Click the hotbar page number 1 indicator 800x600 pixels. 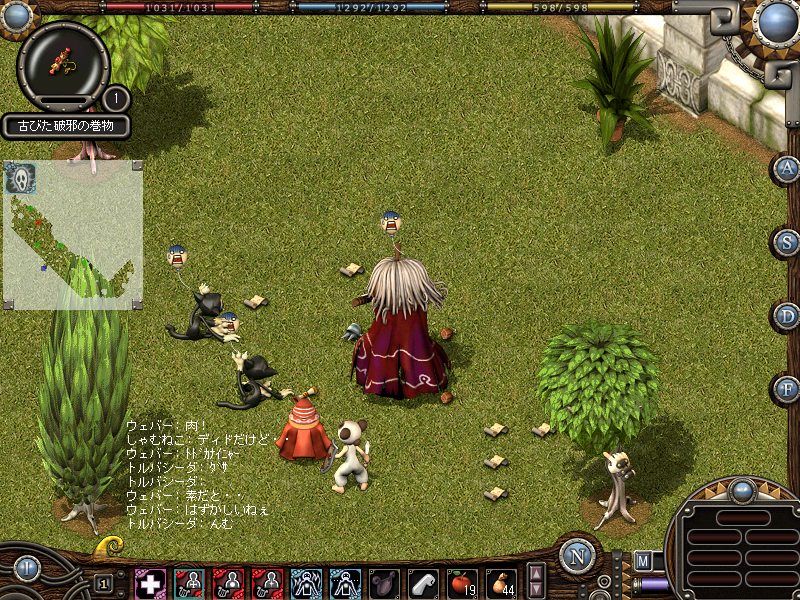[103, 582]
